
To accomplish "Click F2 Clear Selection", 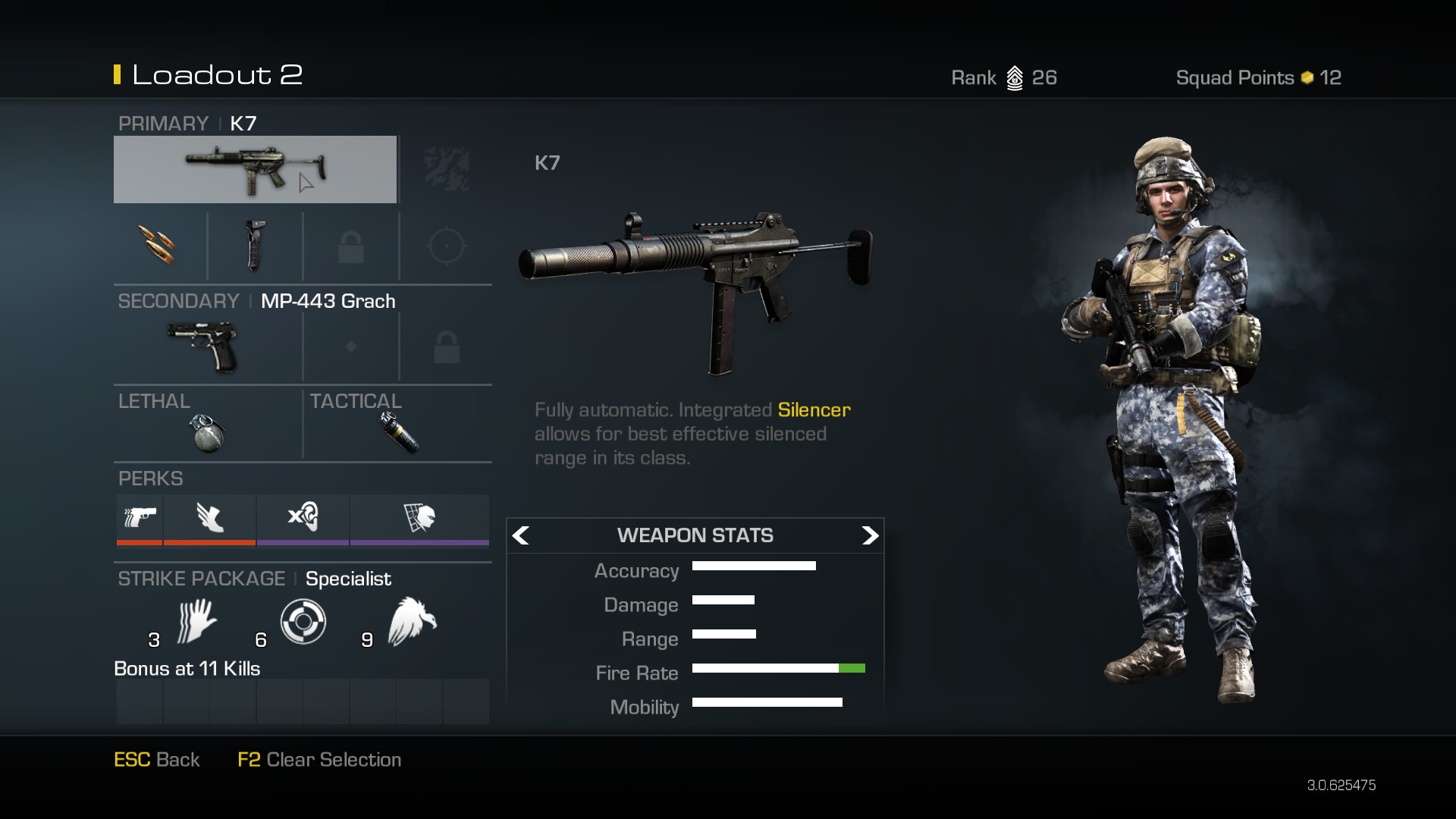I will tap(318, 759).
